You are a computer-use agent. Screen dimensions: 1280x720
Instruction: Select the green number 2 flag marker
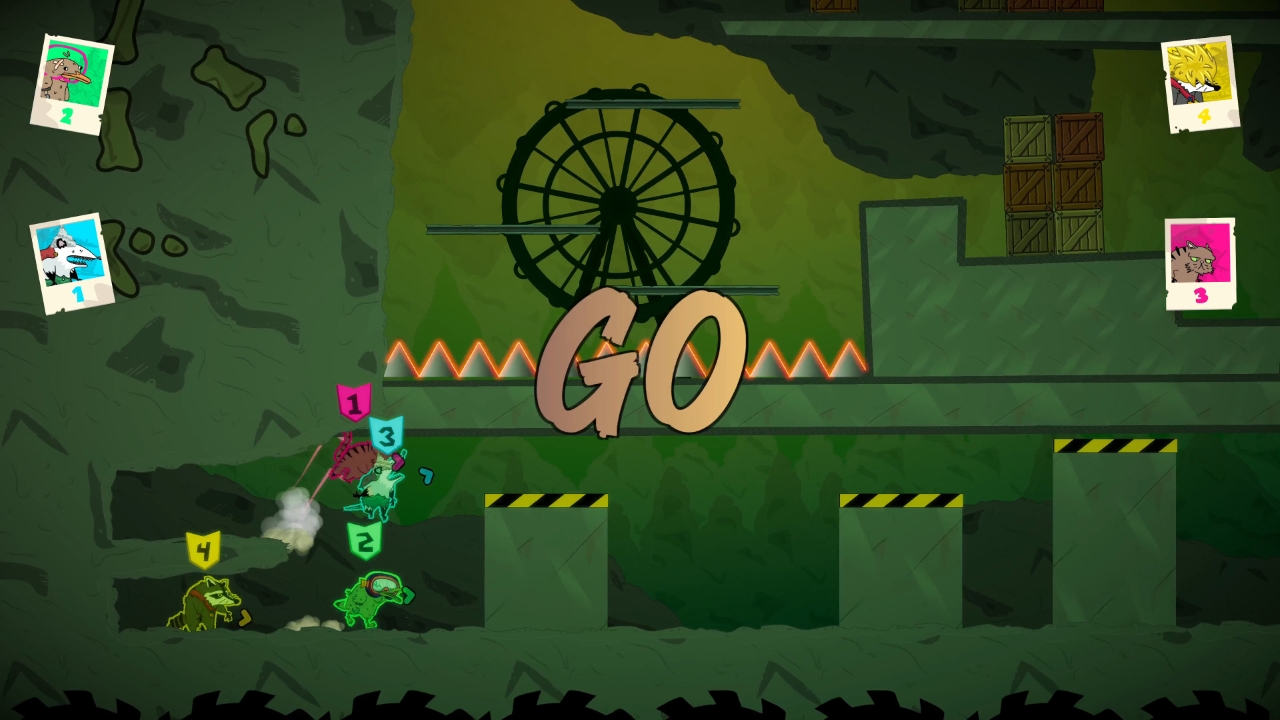tap(365, 540)
